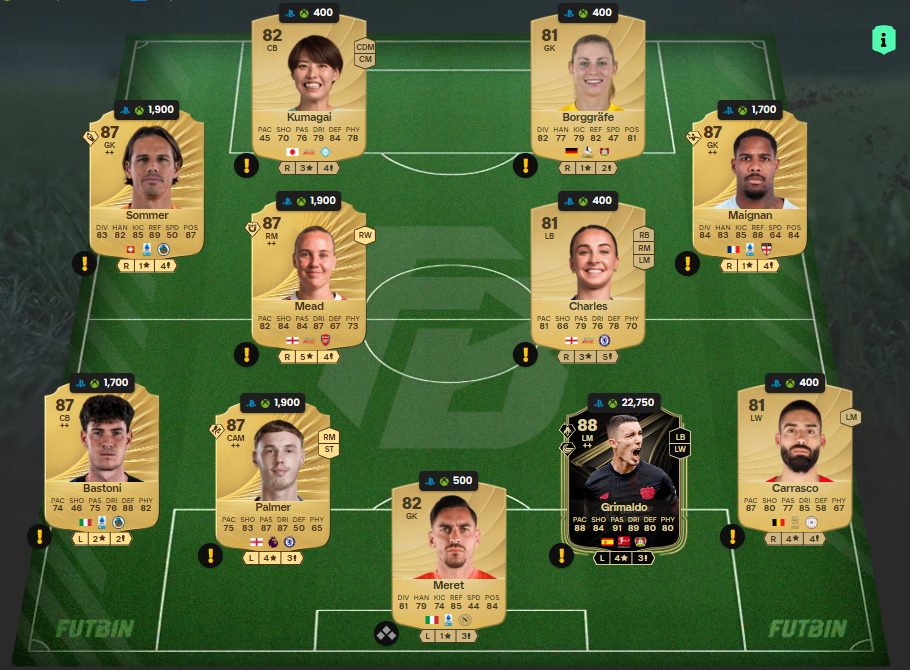Open the green info button
This screenshot has height=670, width=910.
pos(884,39)
